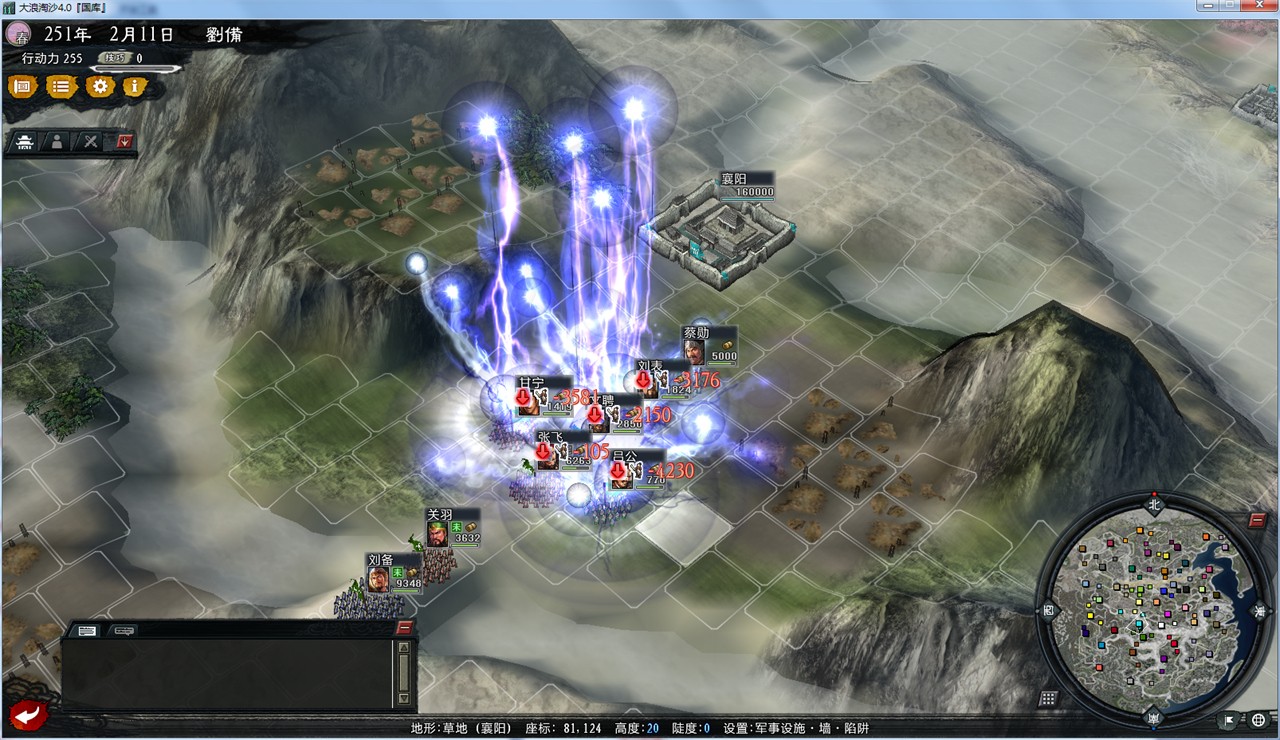Viewport: 1280px width, 740px height.
Task: Collapse the panel using the red down-arrow toggle
Action: coord(124,141)
